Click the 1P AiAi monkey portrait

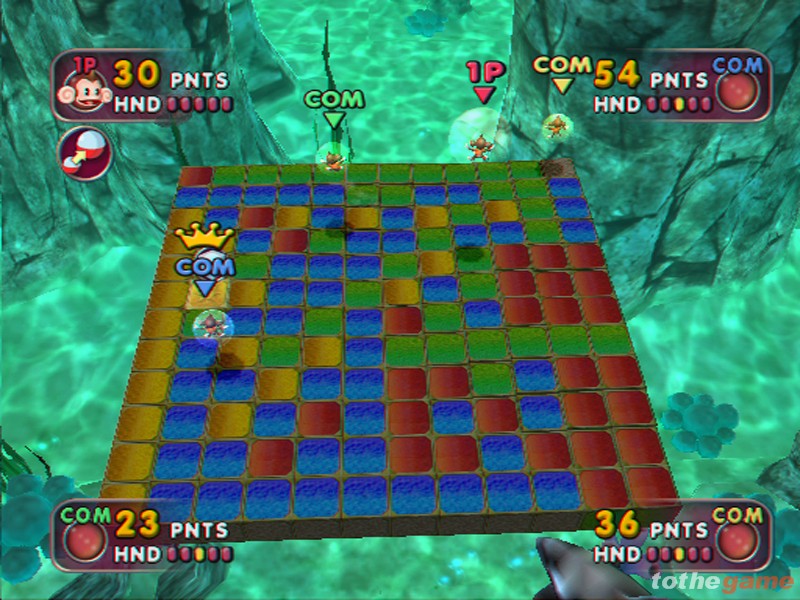84,86
